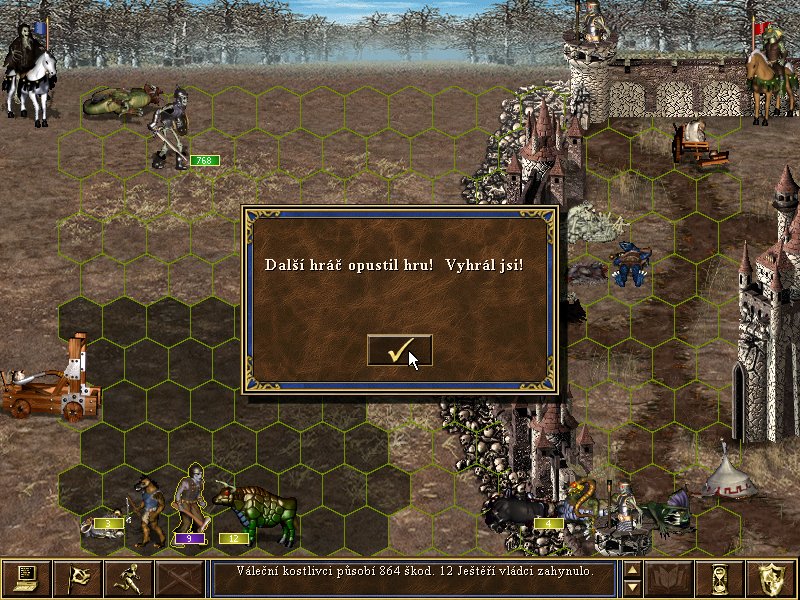Open combat system options computer icon

(x=26, y=578)
